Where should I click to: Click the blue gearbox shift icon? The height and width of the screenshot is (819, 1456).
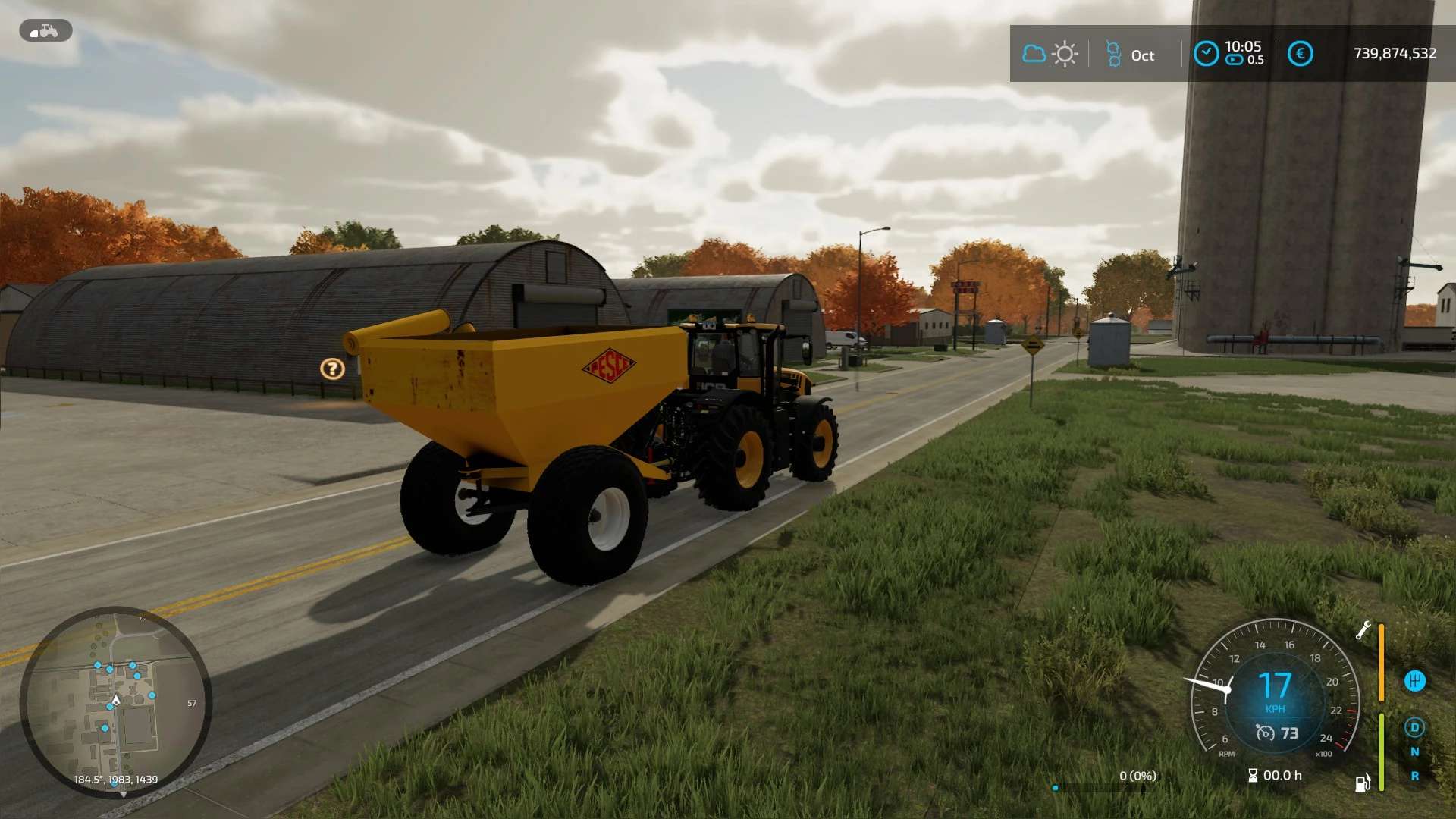pos(1414,681)
